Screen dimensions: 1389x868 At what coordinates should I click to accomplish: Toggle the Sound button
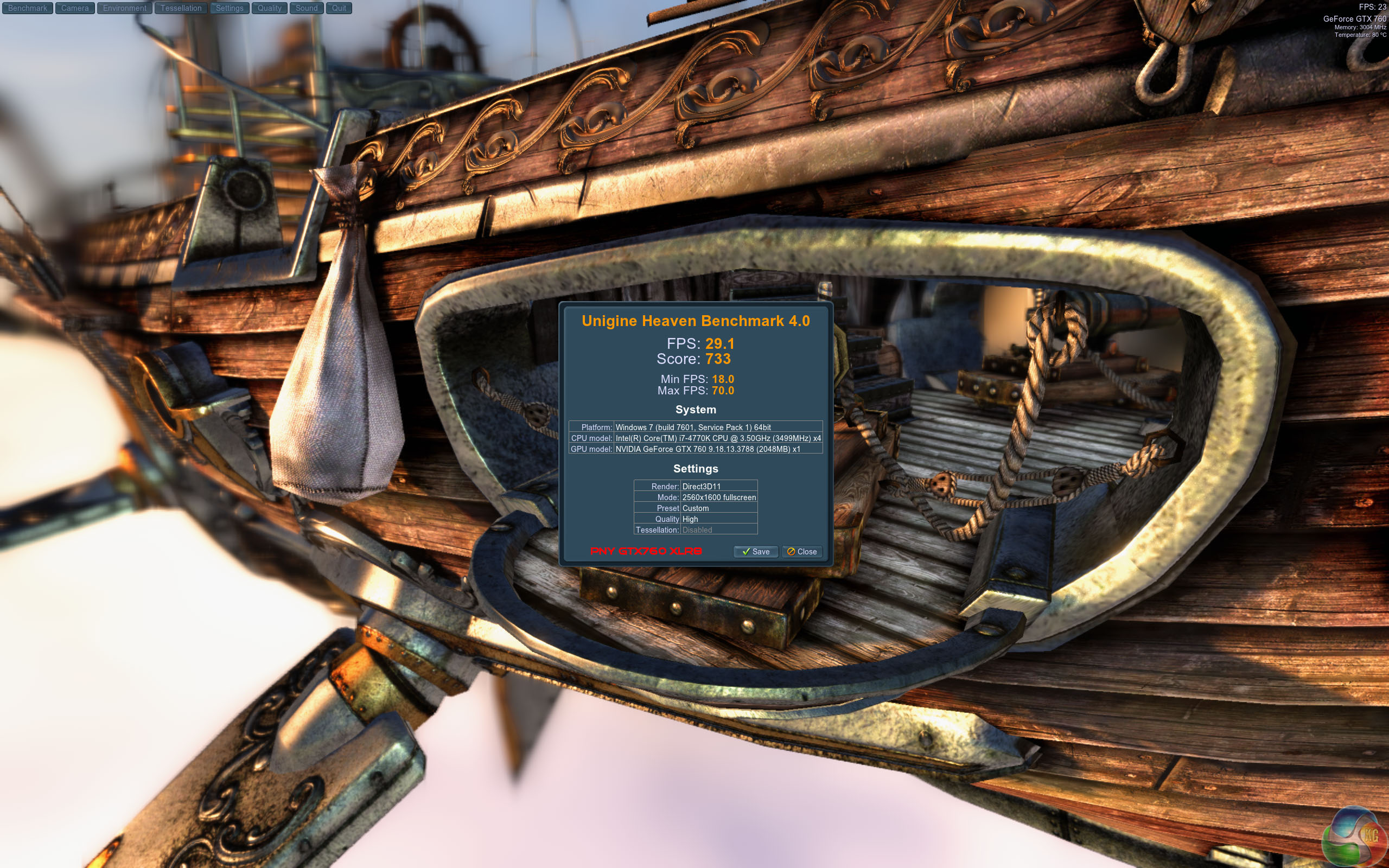tap(307, 8)
